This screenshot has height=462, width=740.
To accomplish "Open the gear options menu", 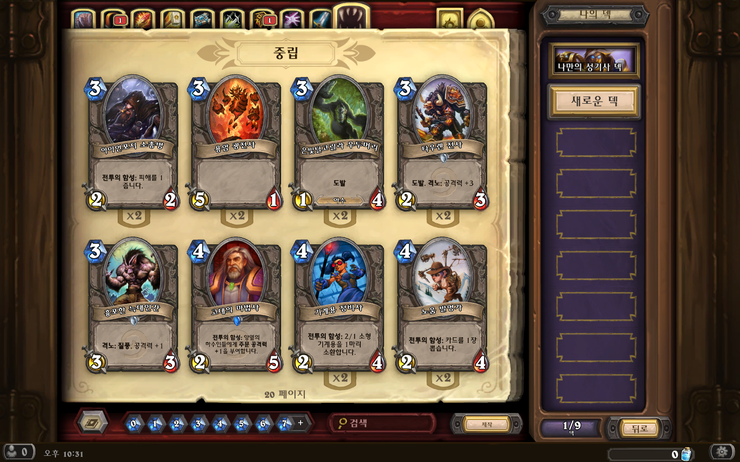I will click(x=723, y=452).
